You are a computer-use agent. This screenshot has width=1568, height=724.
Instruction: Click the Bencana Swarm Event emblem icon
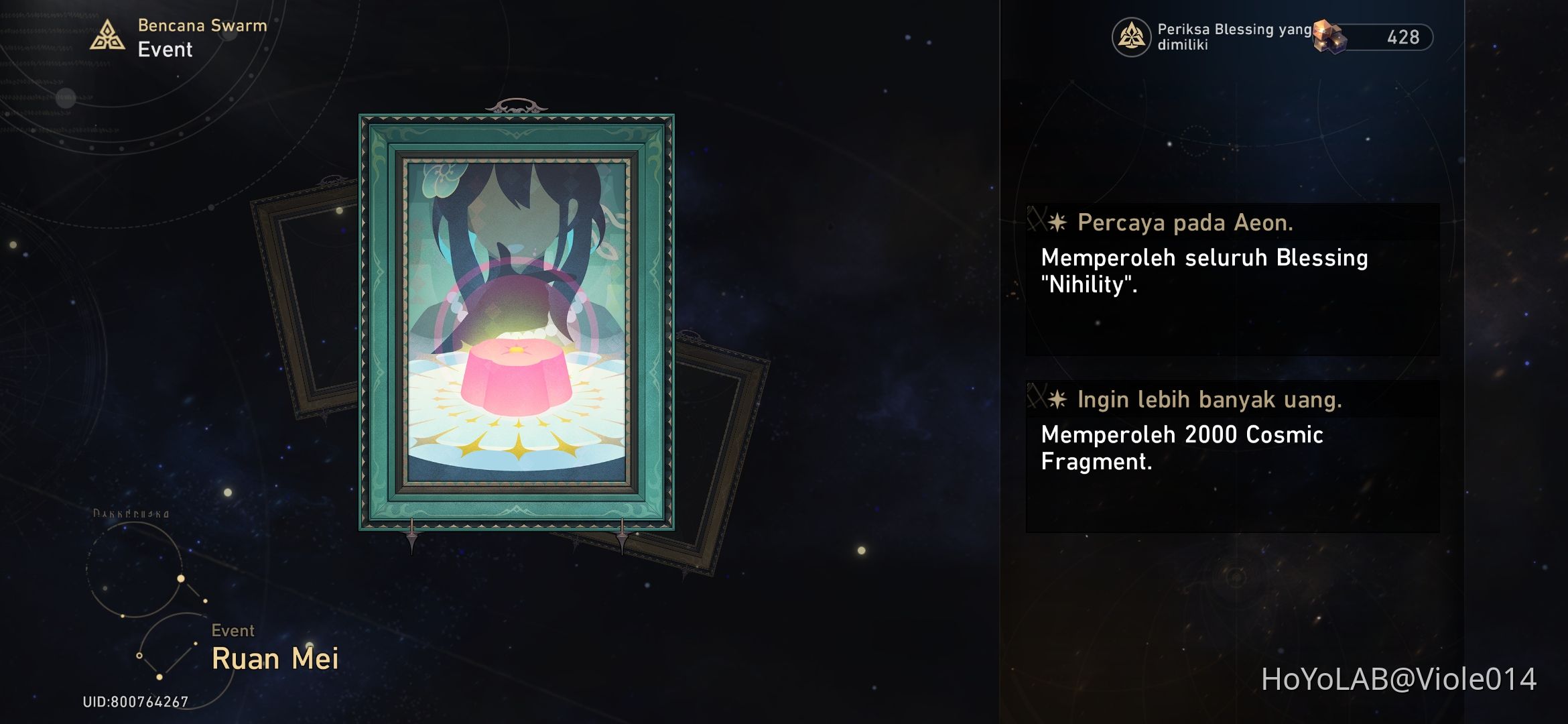[x=106, y=35]
